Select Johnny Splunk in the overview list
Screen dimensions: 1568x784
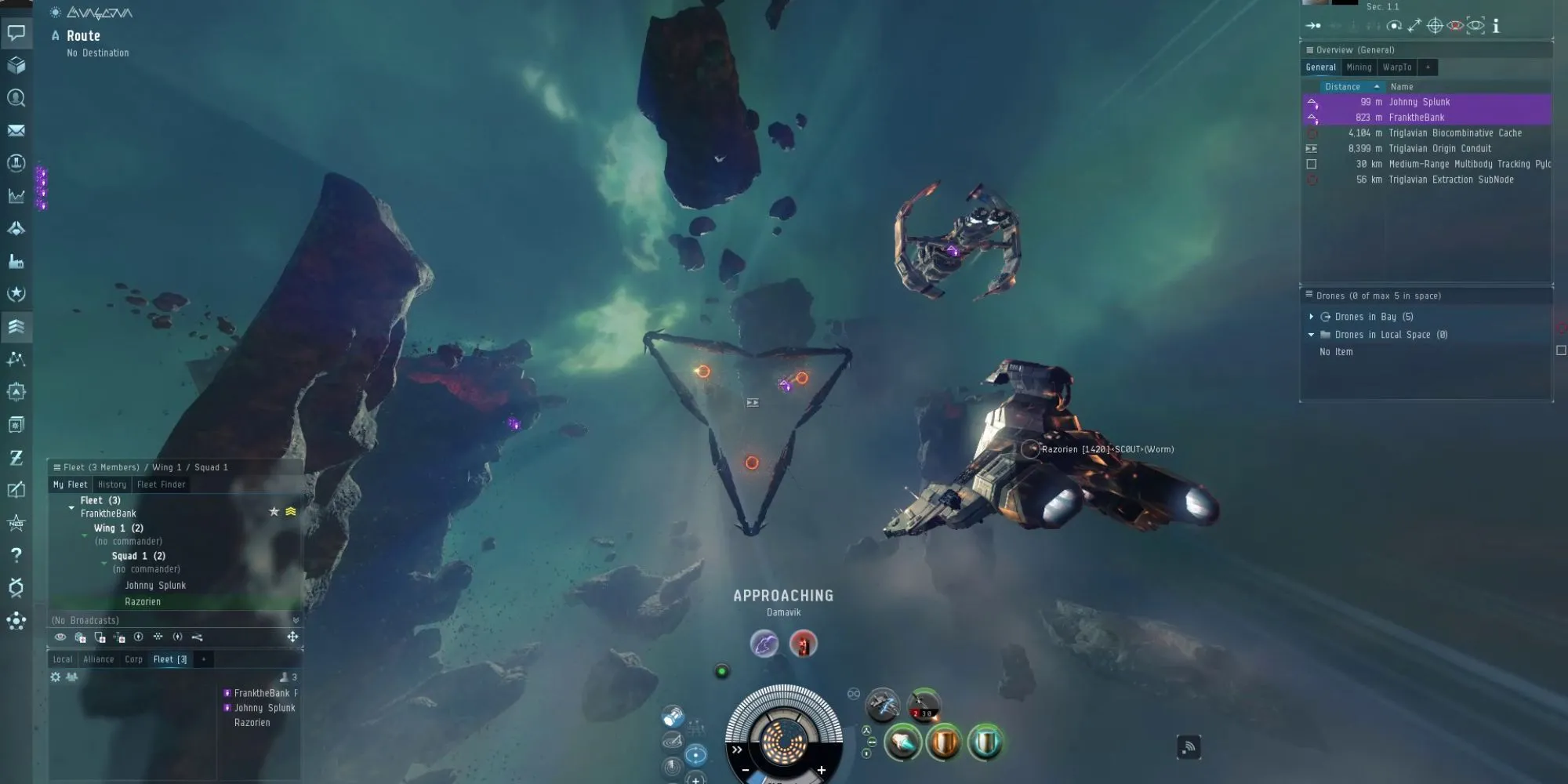pos(1419,102)
